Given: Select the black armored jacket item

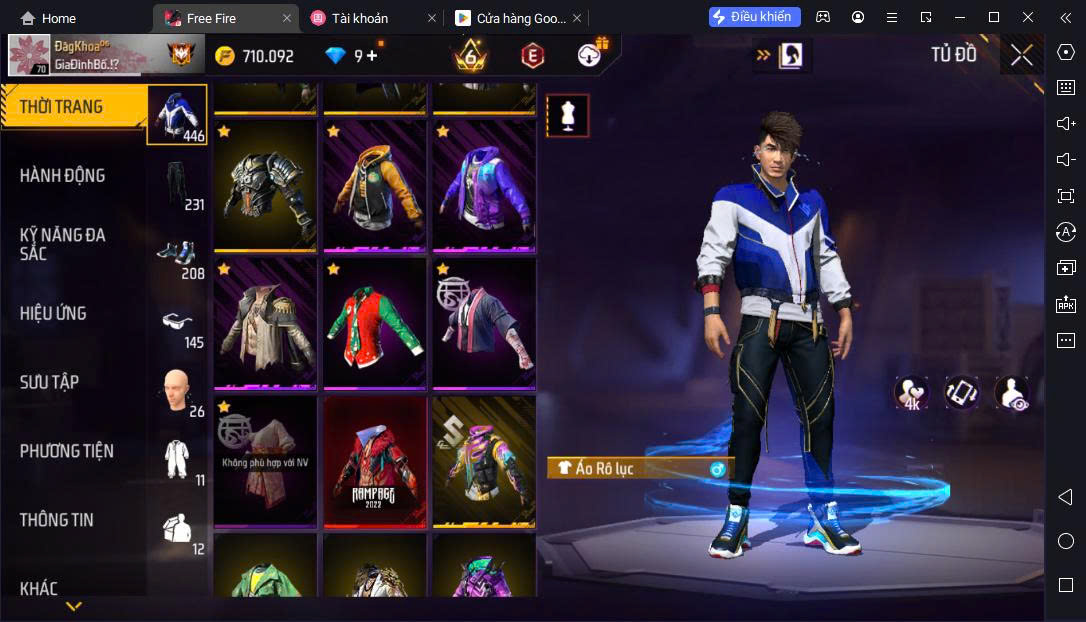Looking at the screenshot, I should [x=265, y=186].
